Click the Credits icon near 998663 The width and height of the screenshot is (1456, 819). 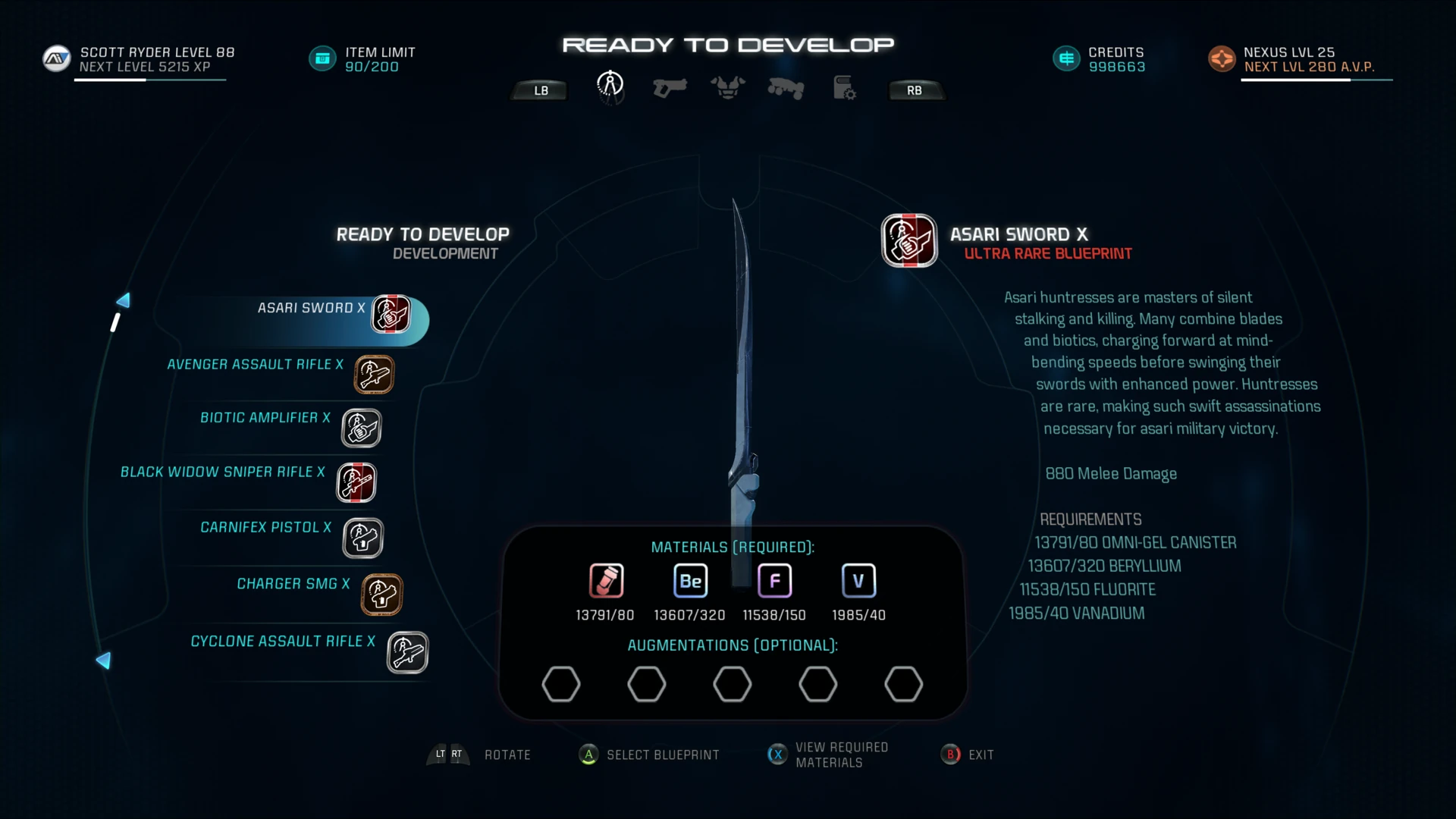1067,58
